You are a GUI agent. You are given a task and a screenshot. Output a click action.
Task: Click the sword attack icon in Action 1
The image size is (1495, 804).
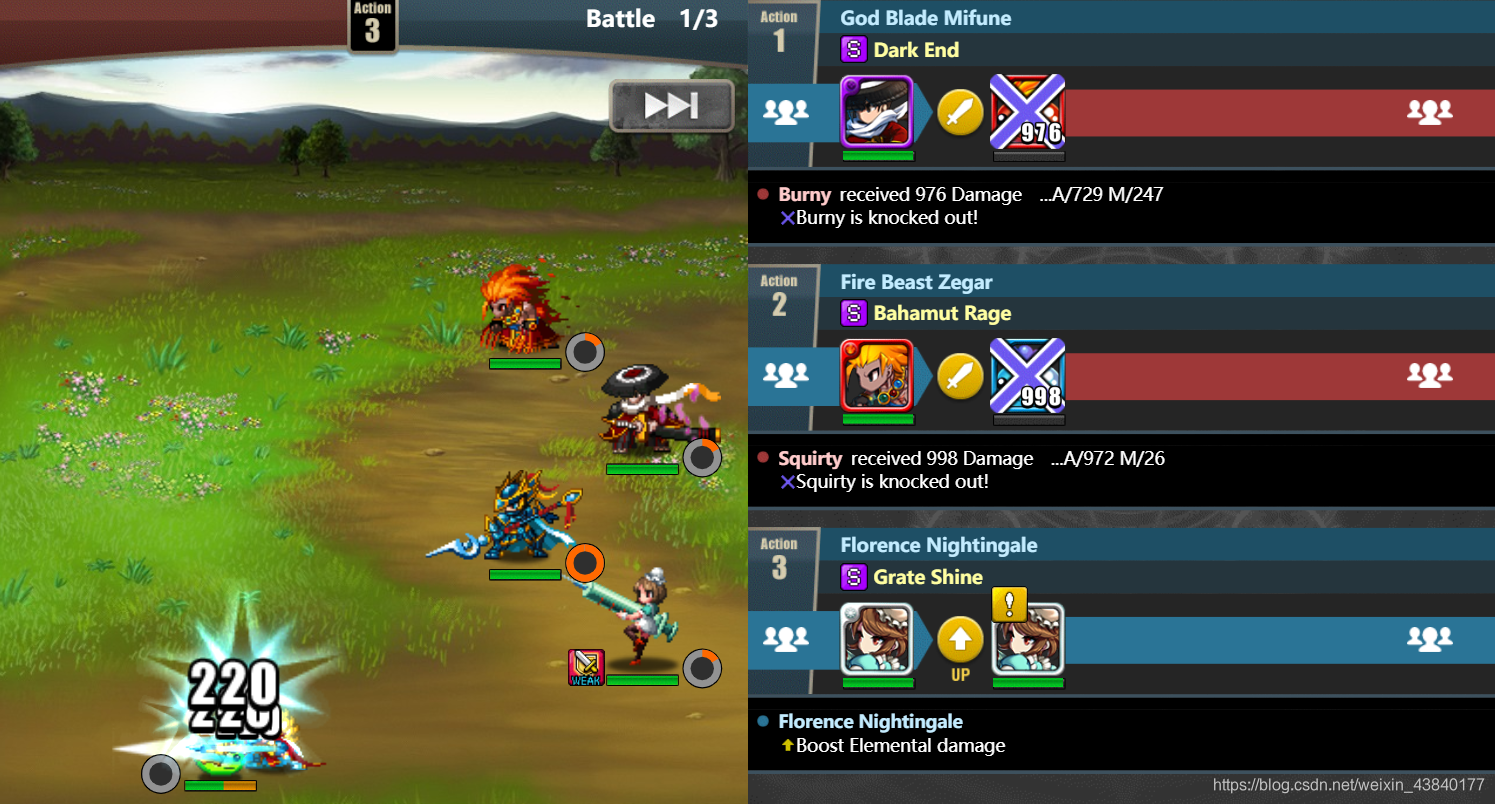[x=960, y=112]
